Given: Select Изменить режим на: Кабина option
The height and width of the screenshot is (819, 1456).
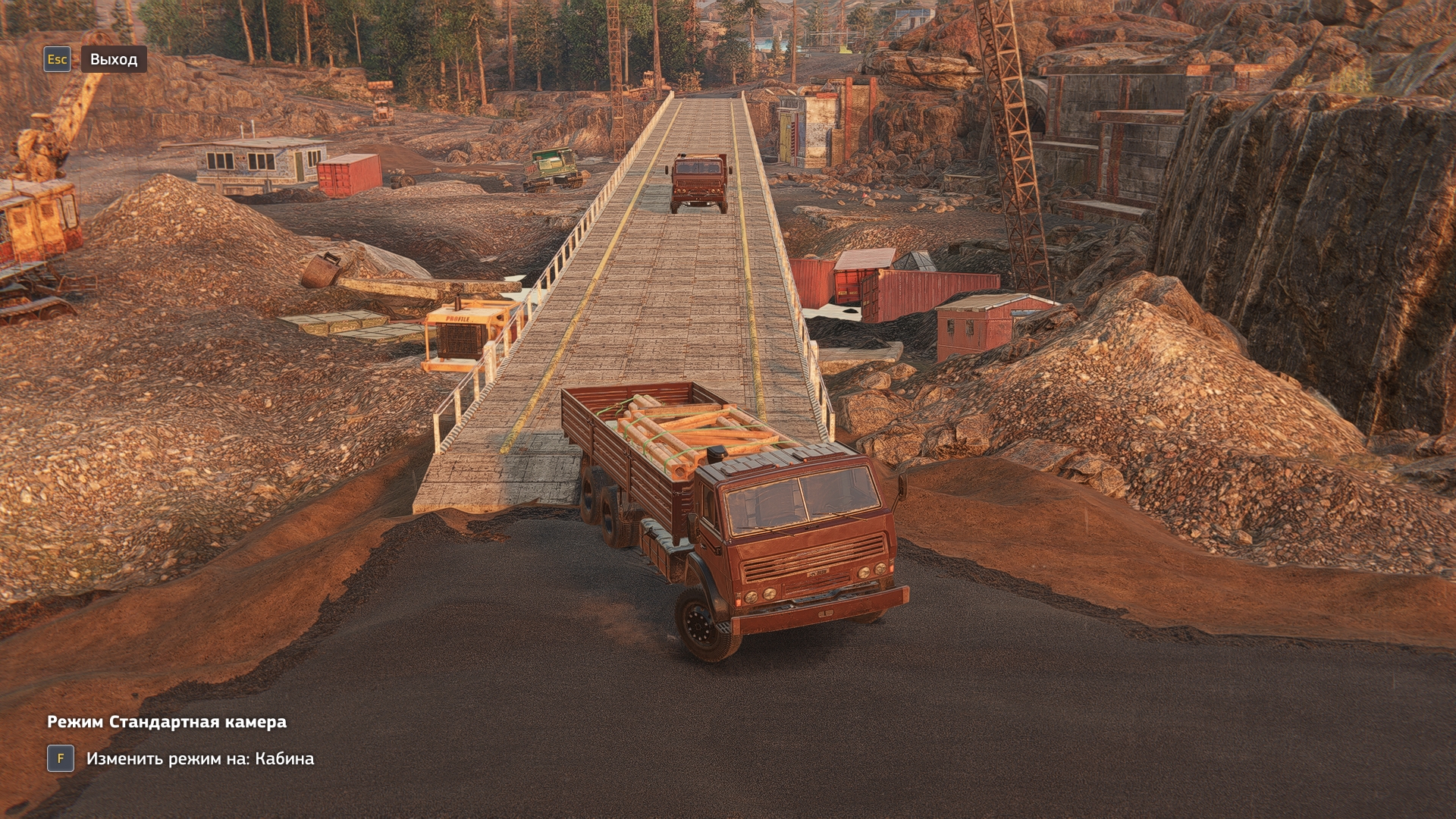Looking at the screenshot, I should 199,758.
